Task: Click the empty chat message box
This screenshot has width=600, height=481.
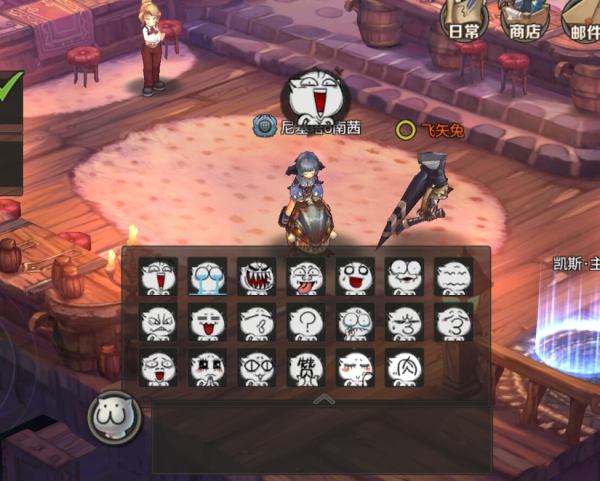Action: tap(321, 438)
